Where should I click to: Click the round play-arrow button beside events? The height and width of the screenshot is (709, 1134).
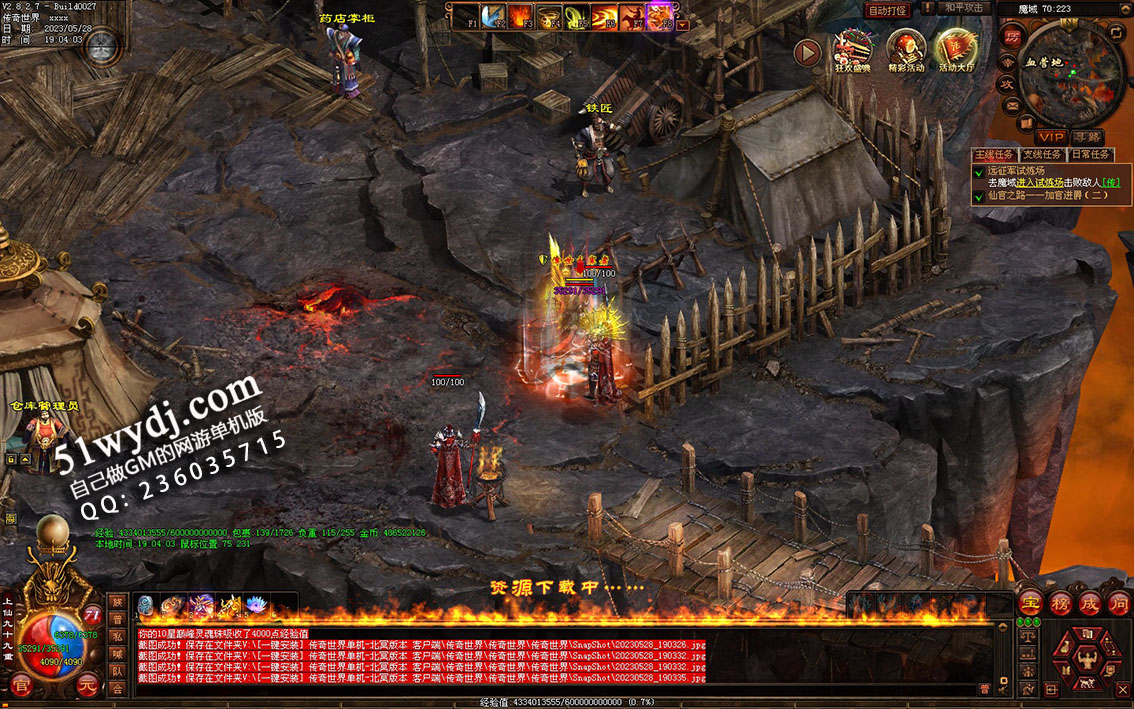coord(807,52)
